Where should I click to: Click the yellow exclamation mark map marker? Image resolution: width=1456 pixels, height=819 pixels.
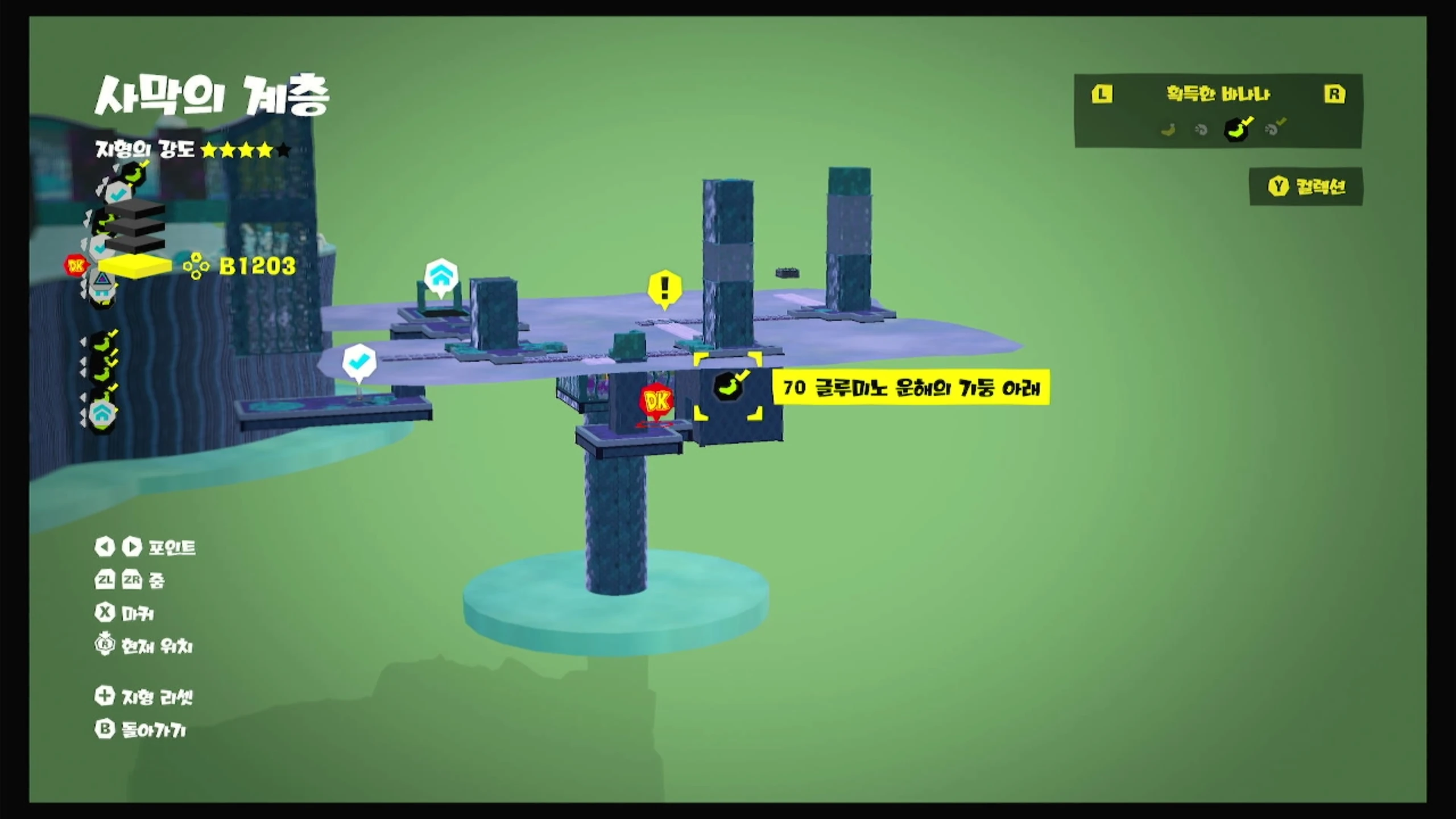point(664,288)
